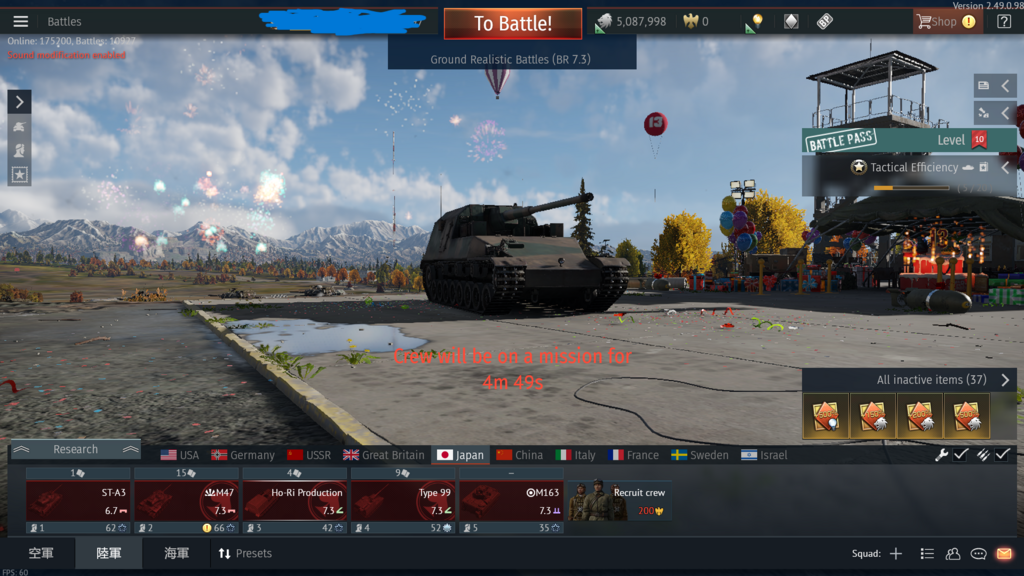This screenshot has height=576, width=1024.
Task: Recruit a new crew
Action: pos(619,500)
